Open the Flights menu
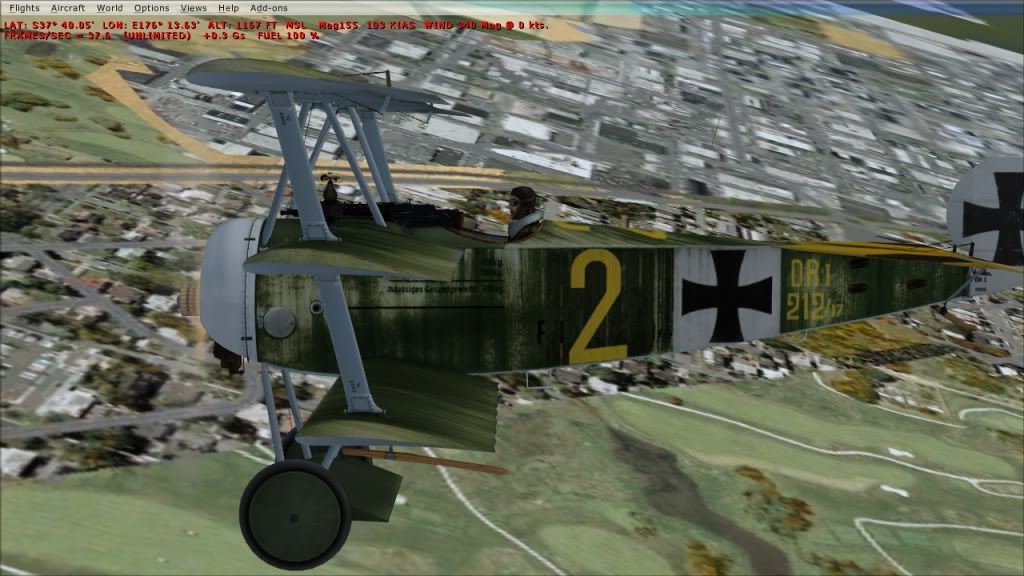This screenshot has width=1024, height=576. (23, 8)
